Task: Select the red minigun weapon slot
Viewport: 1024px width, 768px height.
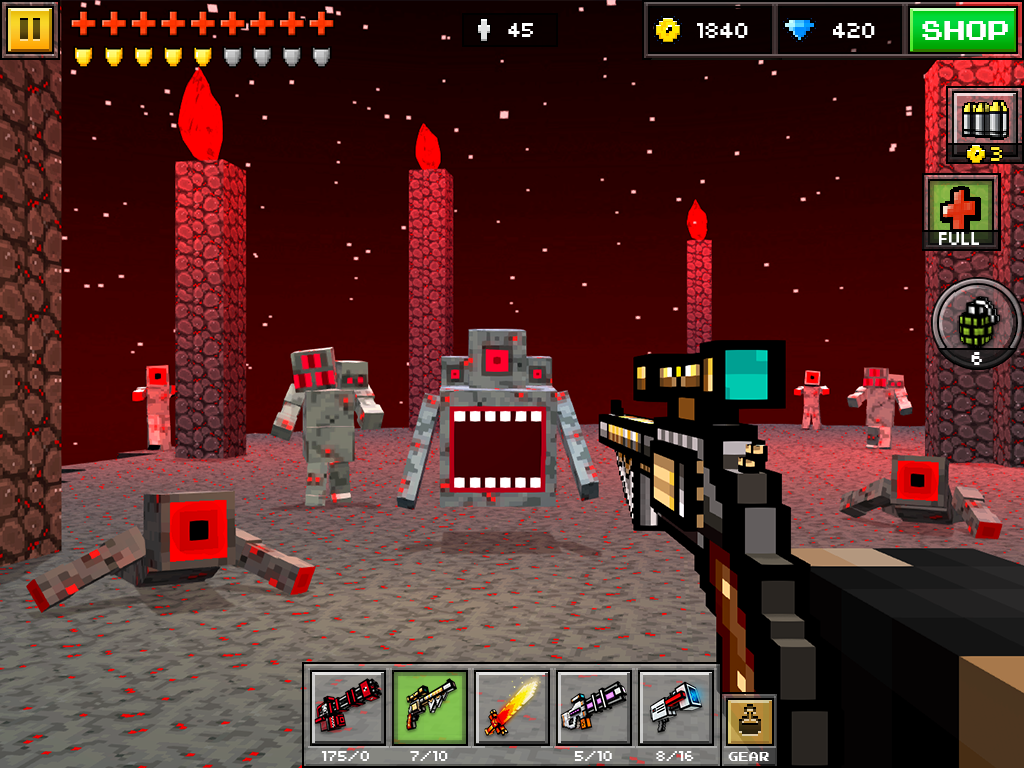Action: [347, 708]
